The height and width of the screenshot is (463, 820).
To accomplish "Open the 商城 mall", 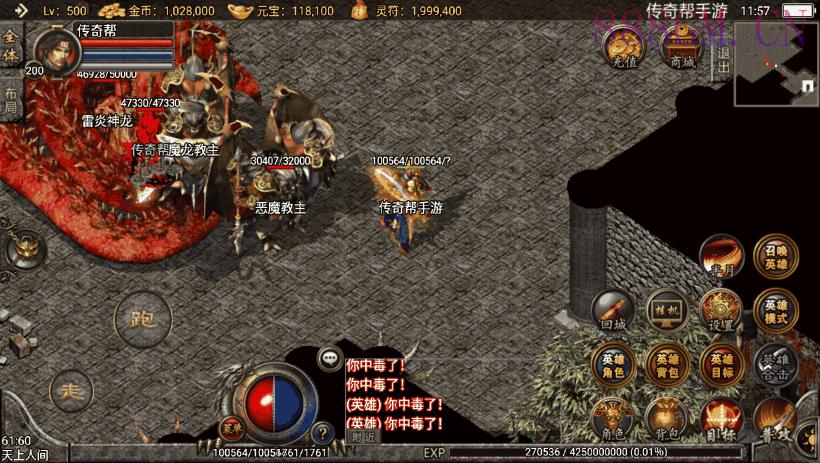I will point(682,47).
